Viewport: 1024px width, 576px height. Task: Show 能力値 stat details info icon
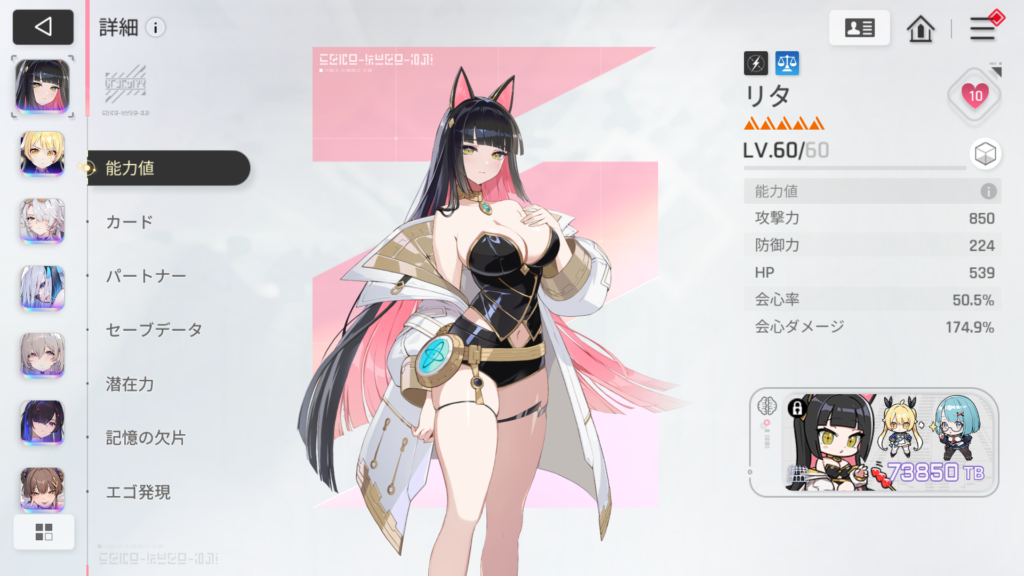coord(988,191)
